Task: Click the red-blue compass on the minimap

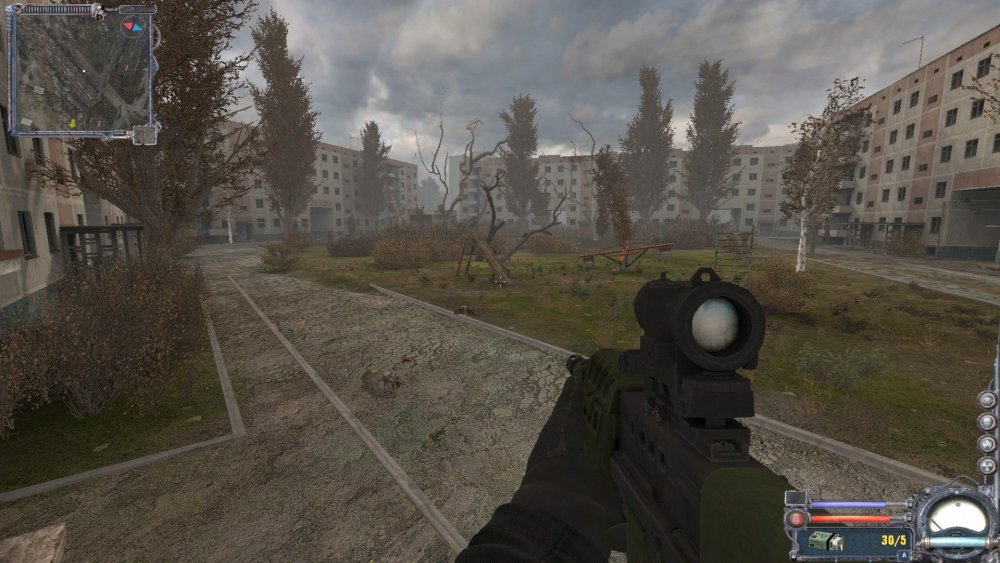Action: coord(131,27)
